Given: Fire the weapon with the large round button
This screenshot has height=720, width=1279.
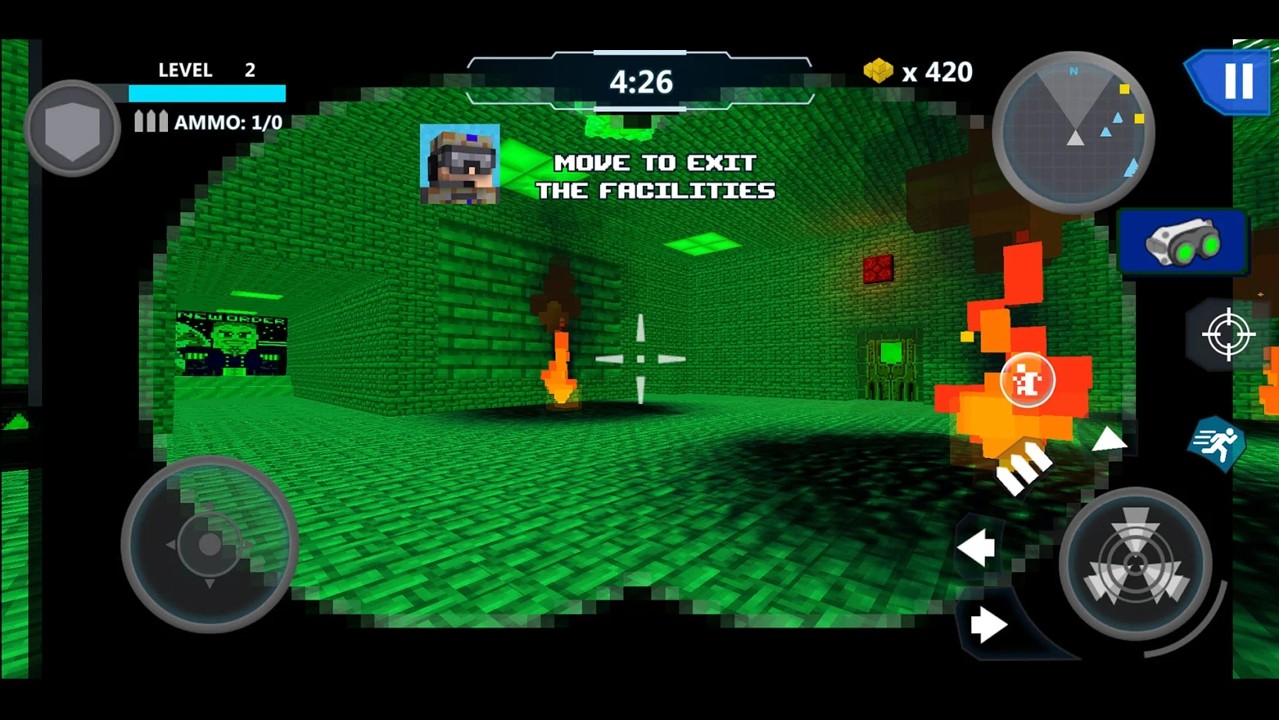Looking at the screenshot, I should [1135, 564].
